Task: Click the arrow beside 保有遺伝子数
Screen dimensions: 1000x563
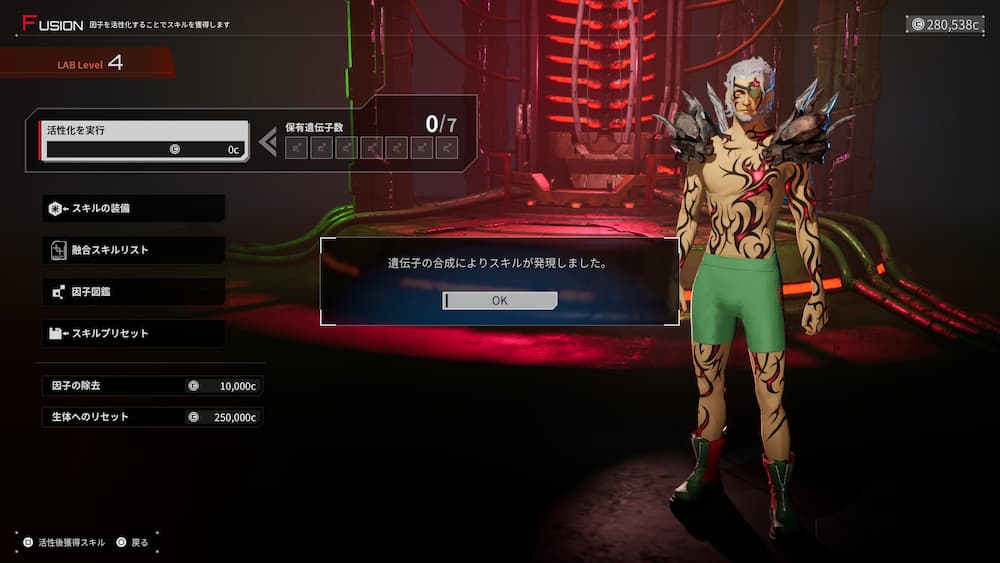Action: coord(267,142)
